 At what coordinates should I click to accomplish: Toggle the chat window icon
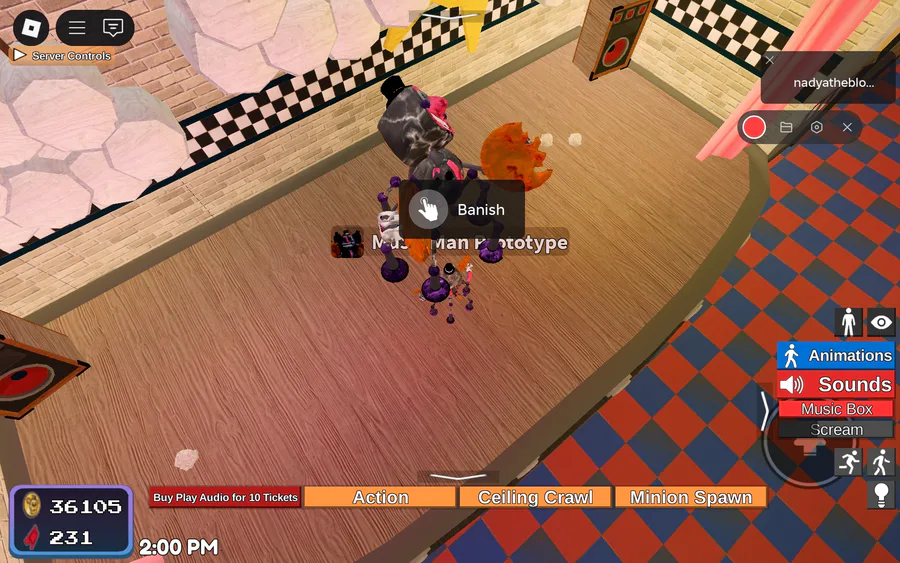coord(113,28)
